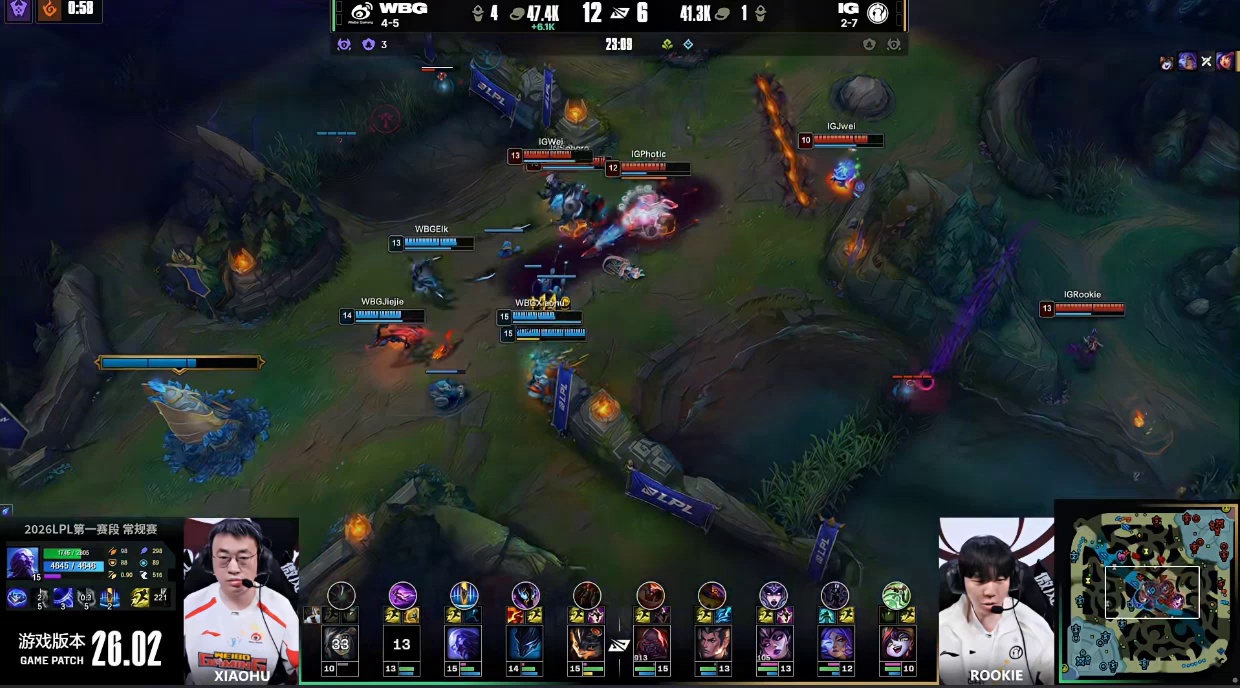Viewport: 1240px width, 688px height.
Task: Click the green circular icon above the level 10 champion
Action: (896, 596)
